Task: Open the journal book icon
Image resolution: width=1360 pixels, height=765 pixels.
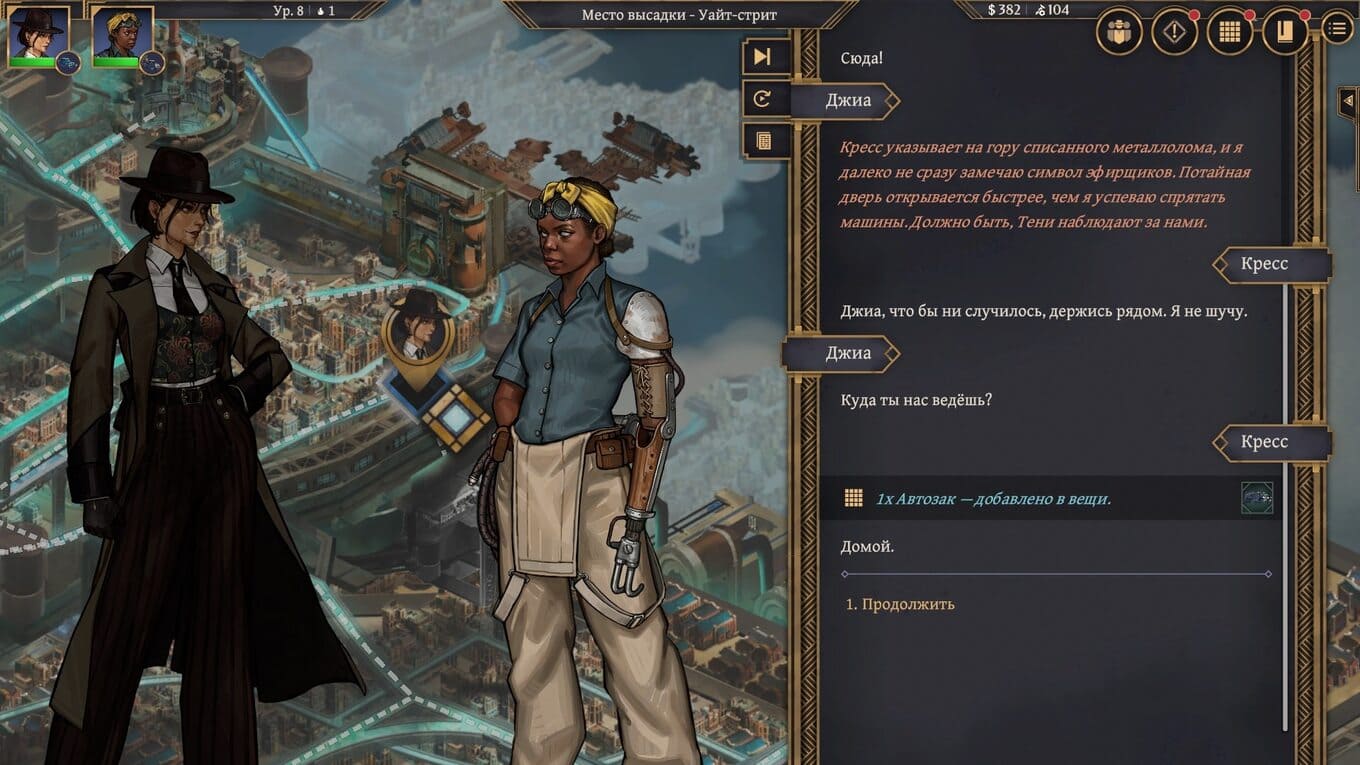Action: point(1284,32)
